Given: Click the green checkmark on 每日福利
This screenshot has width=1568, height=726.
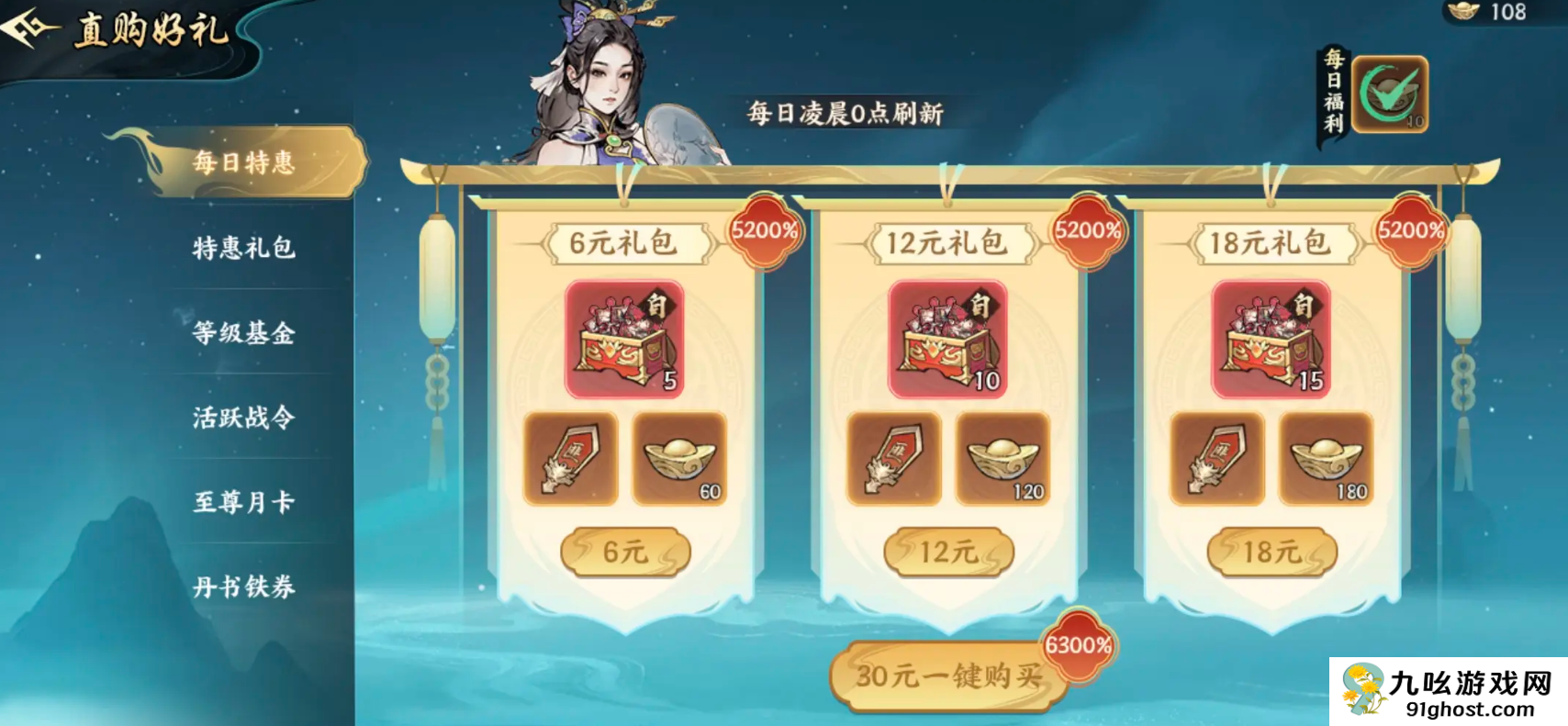Looking at the screenshot, I should coord(1392,92).
